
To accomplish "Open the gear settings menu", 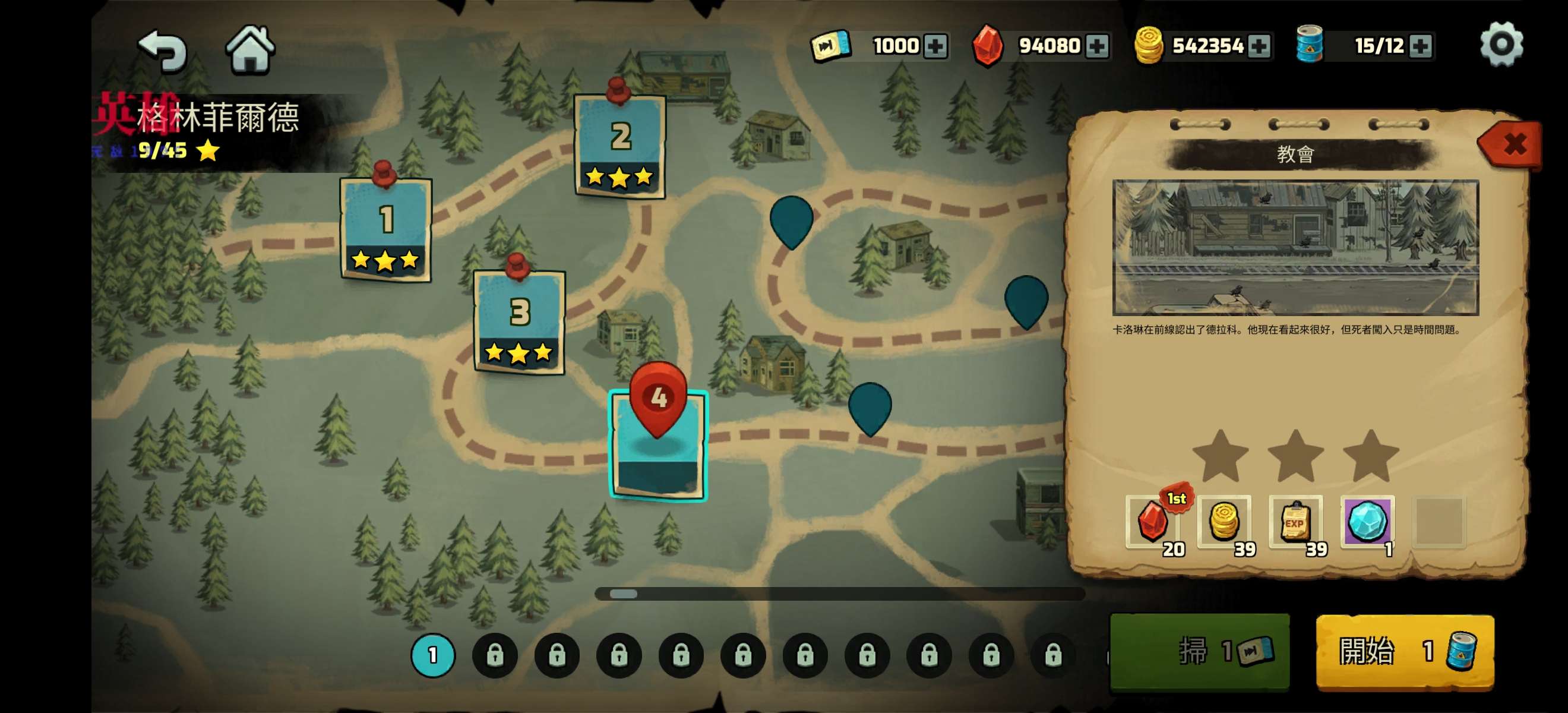I will [1501, 45].
